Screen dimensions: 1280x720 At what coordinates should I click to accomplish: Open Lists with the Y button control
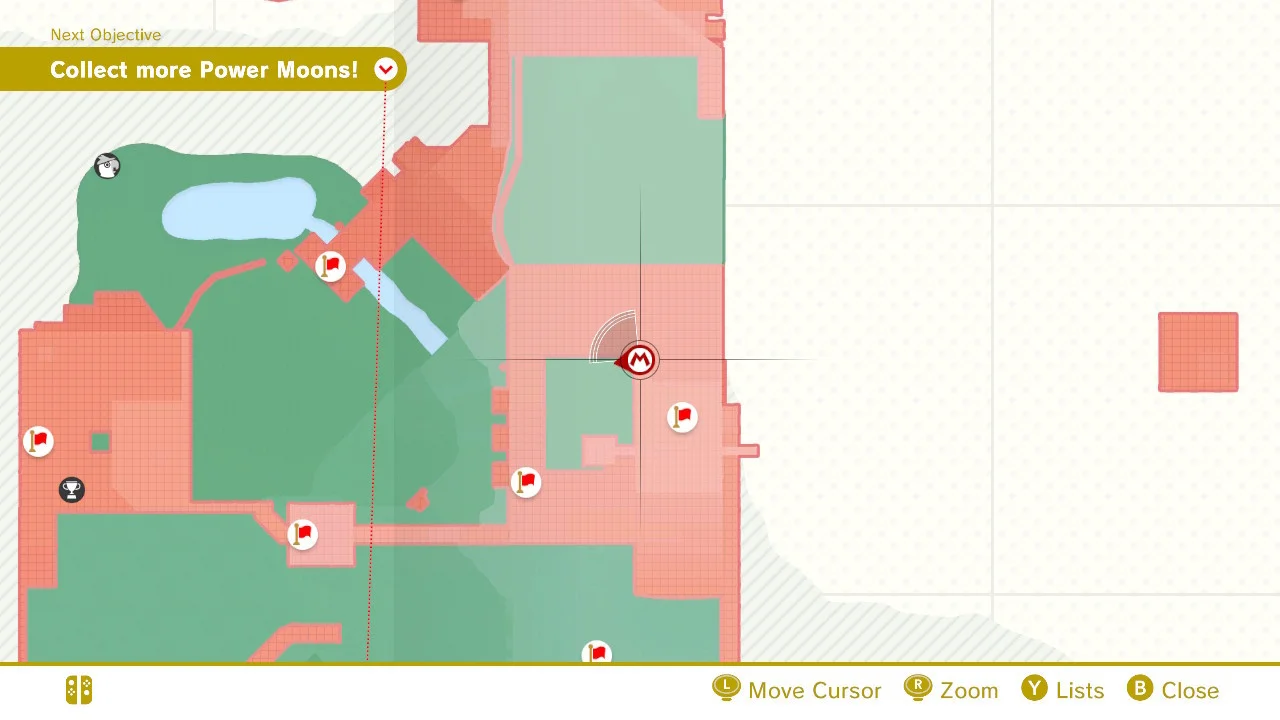(x=1063, y=689)
